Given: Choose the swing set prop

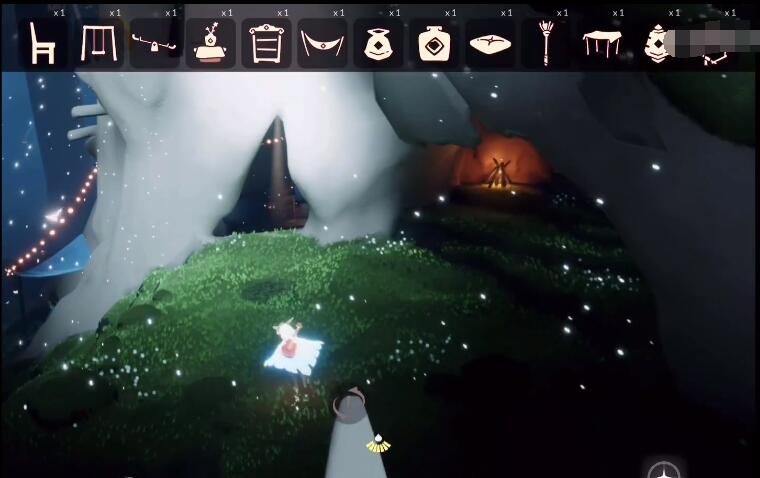Looking at the screenshot, I should [98, 44].
